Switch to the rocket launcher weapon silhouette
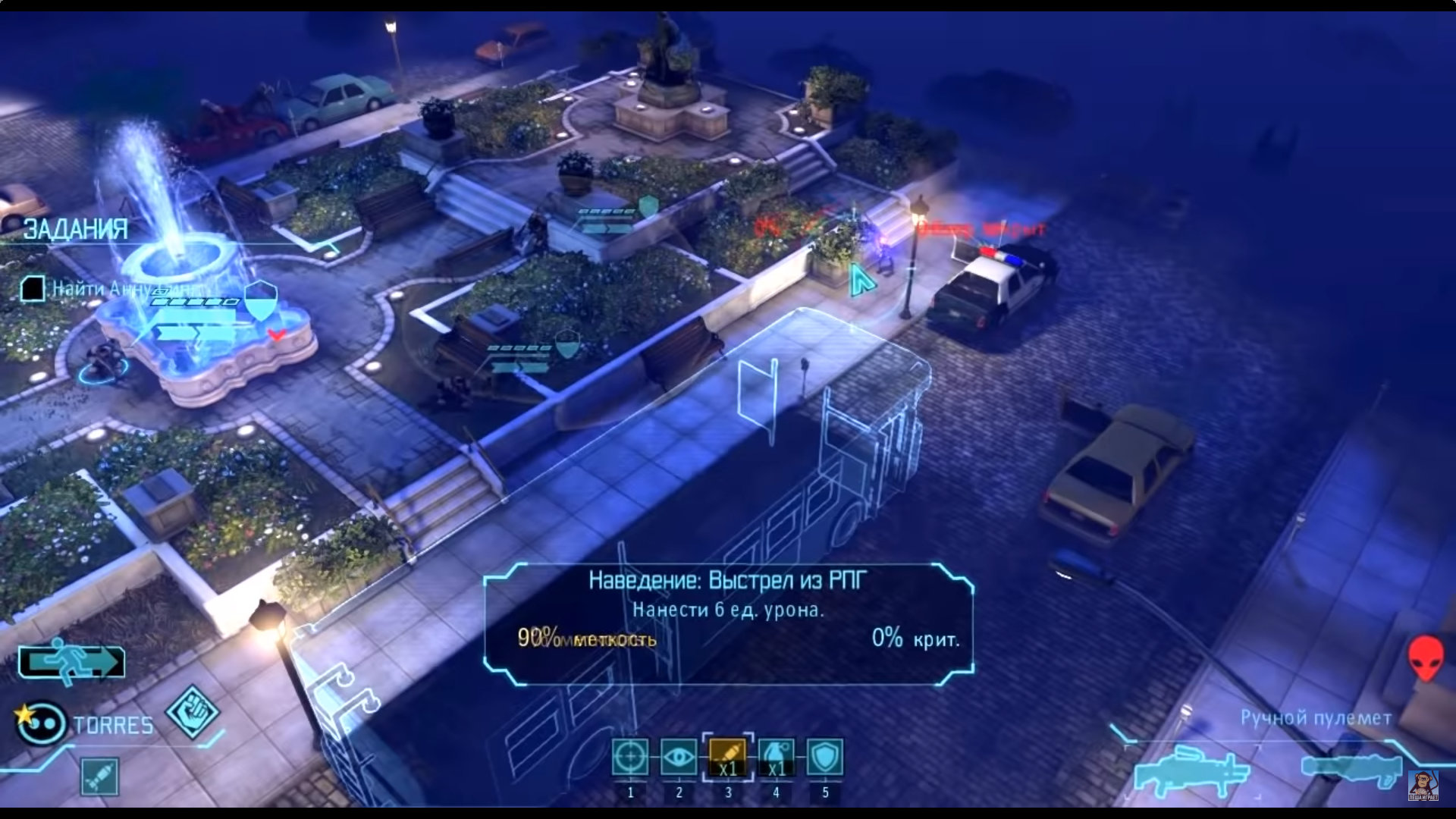 (1351, 767)
